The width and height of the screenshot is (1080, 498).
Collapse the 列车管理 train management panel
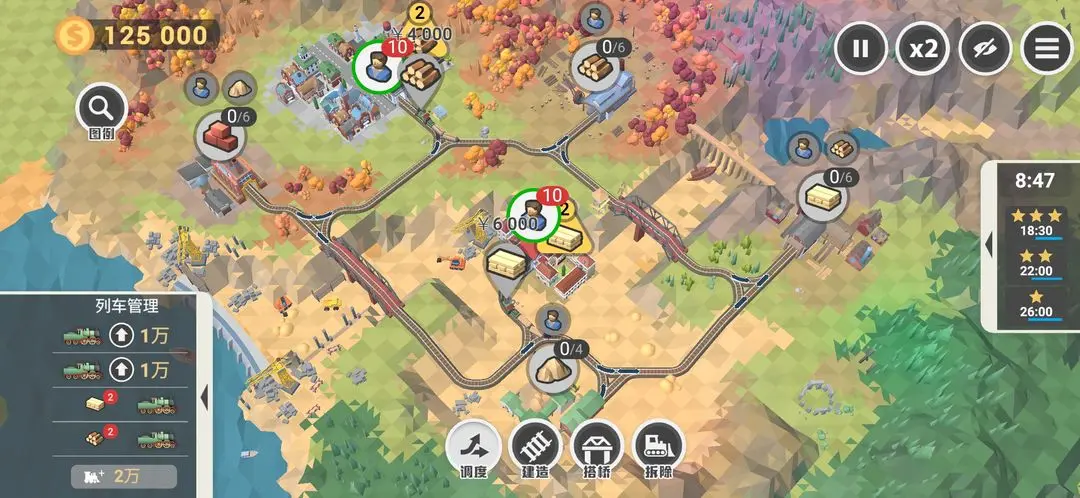(x=204, y=396)
